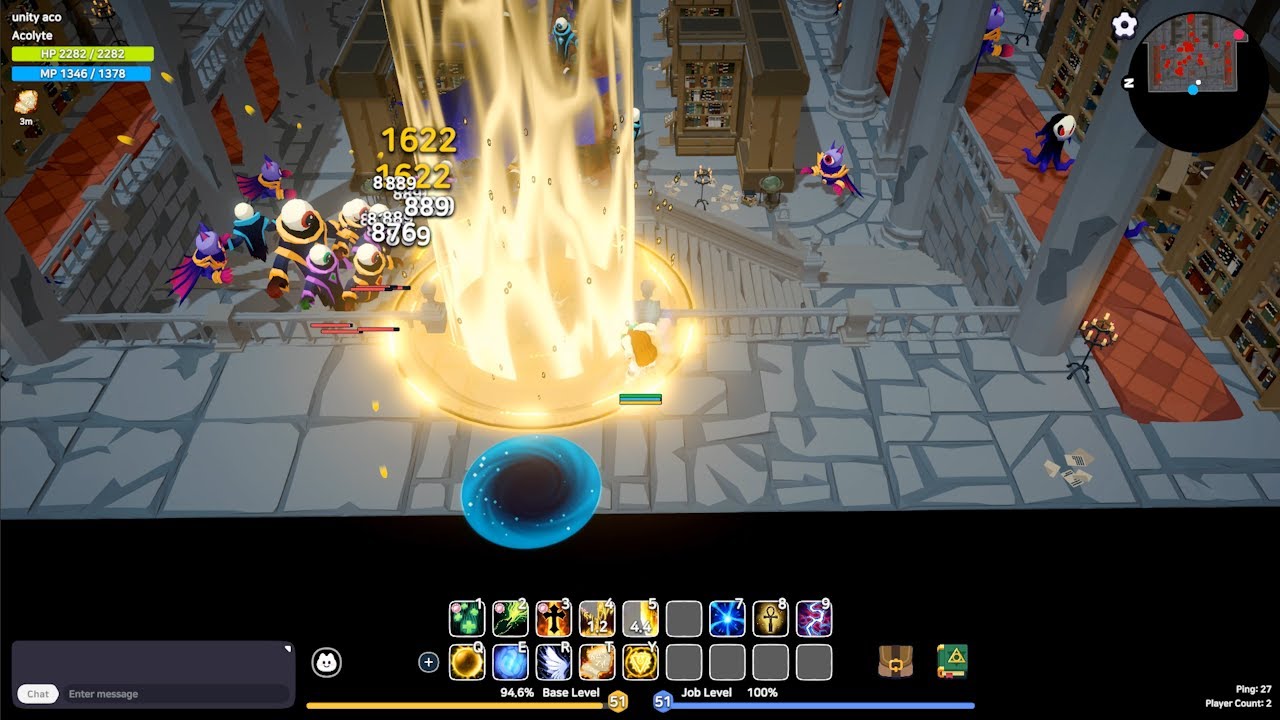
Task: Click the plus button beside the hotbar
Action: (x=429, y=662)
